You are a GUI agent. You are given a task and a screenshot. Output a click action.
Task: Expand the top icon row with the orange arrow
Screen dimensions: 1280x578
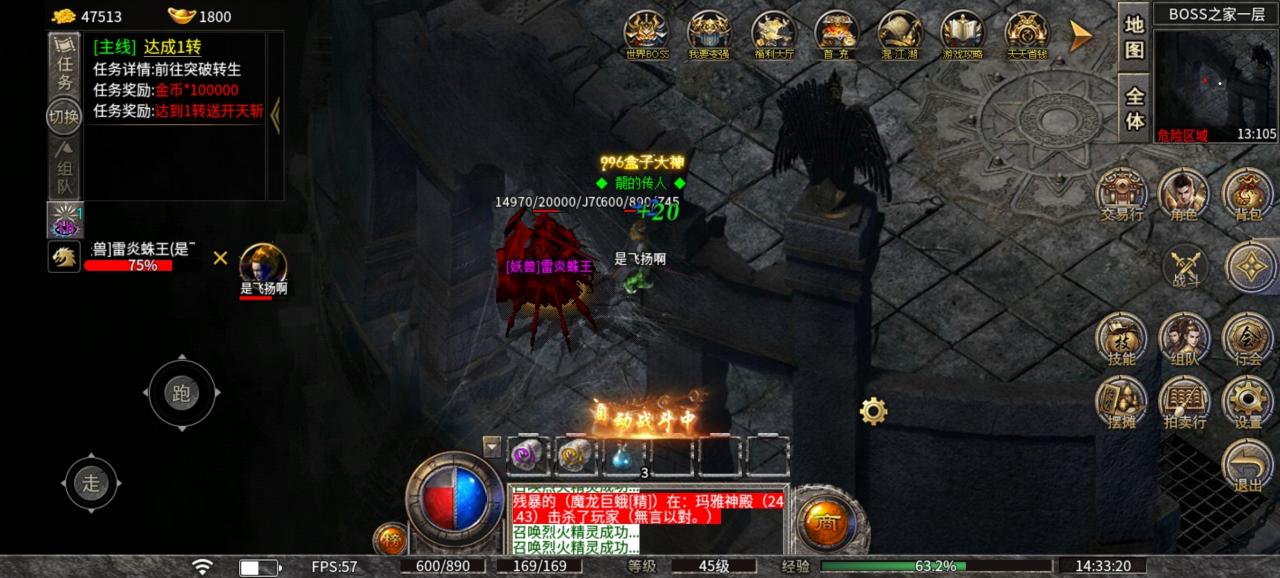[x=1080, y=36]
